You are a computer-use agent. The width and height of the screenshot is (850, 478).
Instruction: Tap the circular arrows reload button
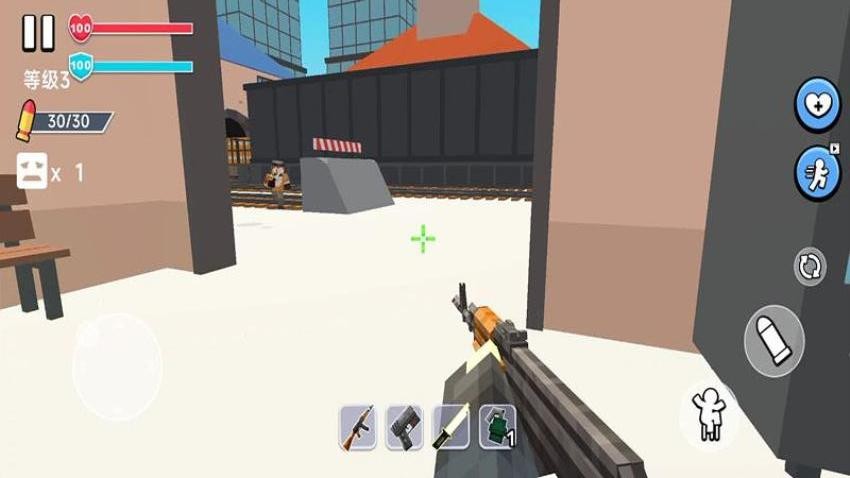(810, 267)
